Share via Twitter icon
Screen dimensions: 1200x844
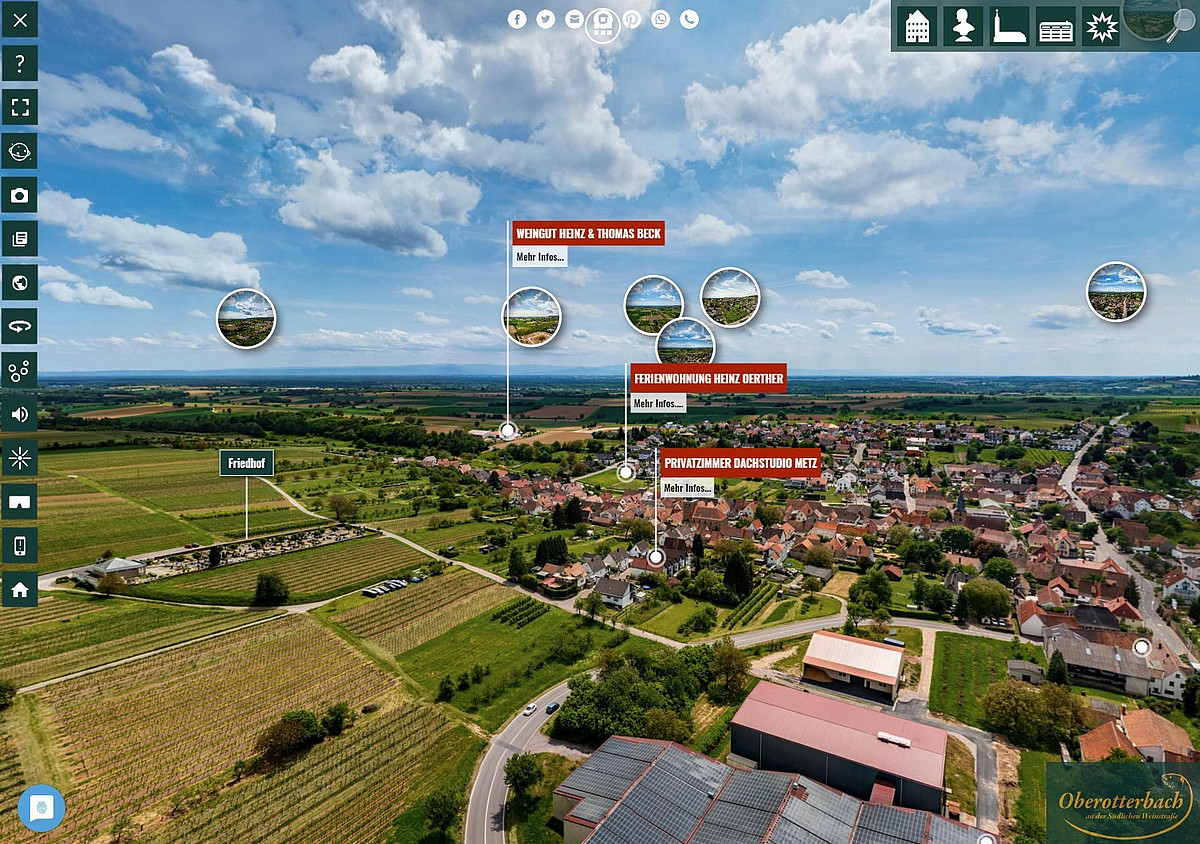545,19
